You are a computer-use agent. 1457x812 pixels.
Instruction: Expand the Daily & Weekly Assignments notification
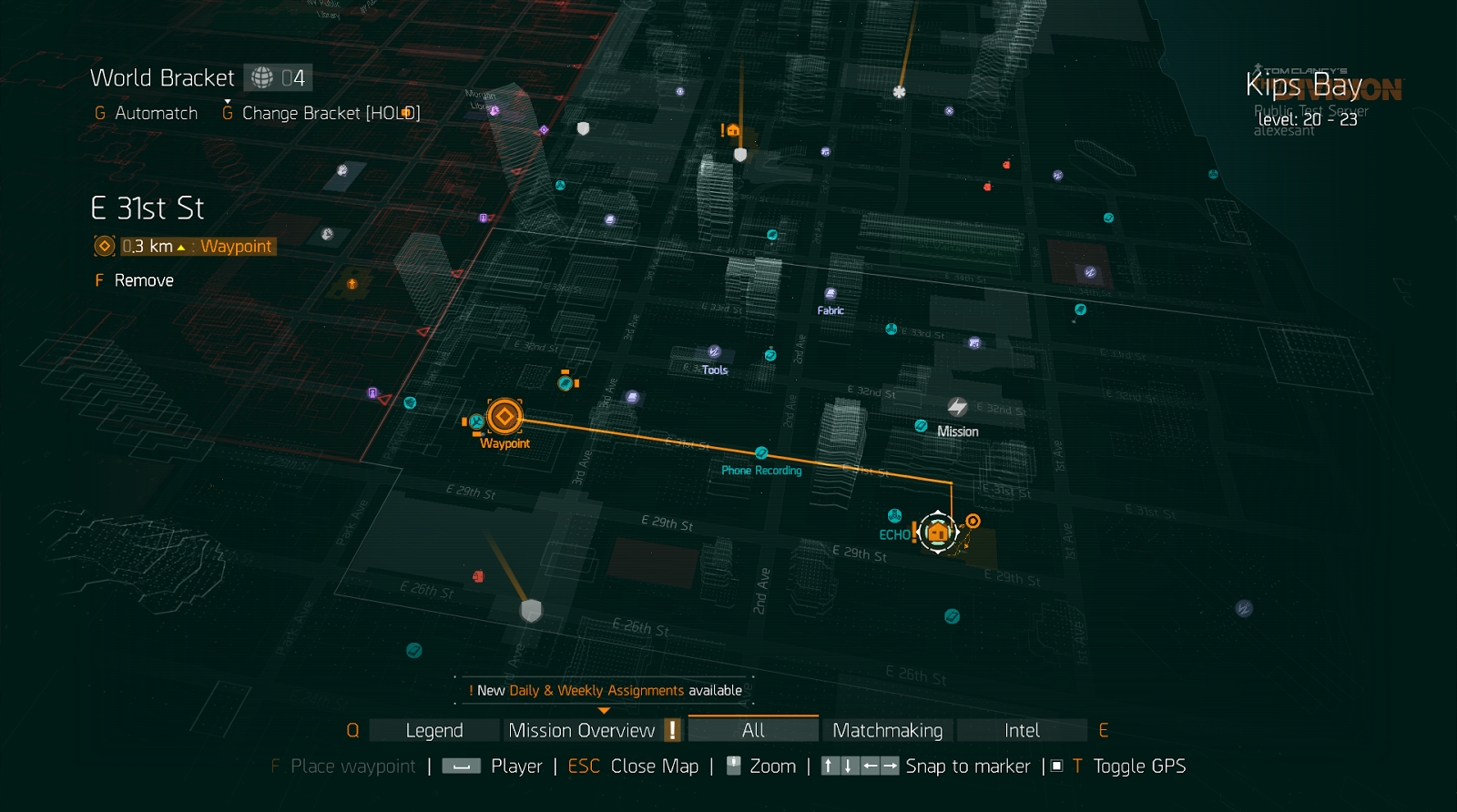(x=604, y=690)
